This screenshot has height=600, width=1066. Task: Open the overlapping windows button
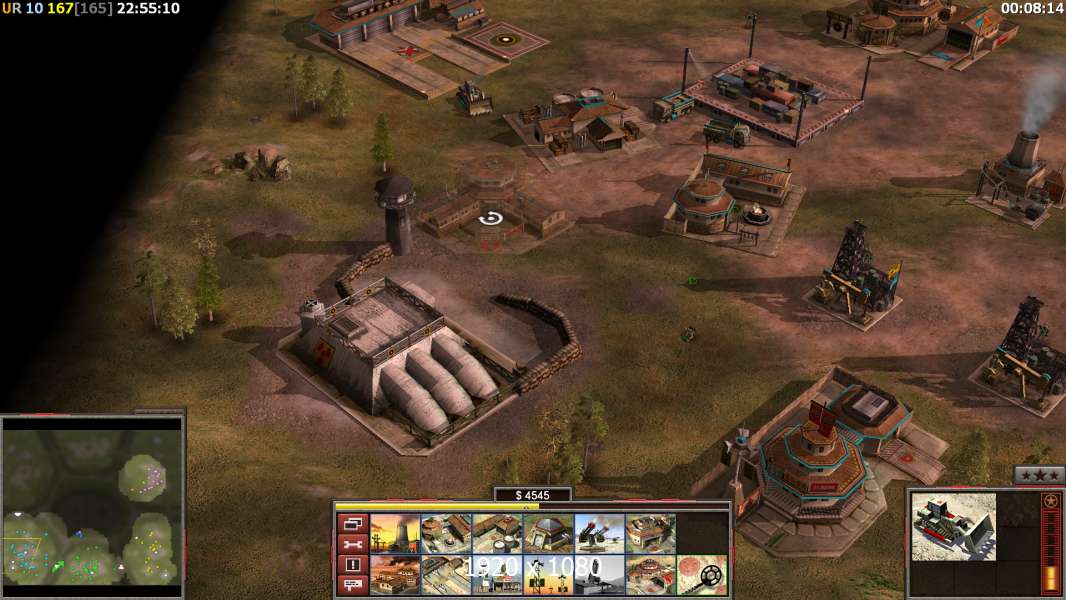[352, 523]
